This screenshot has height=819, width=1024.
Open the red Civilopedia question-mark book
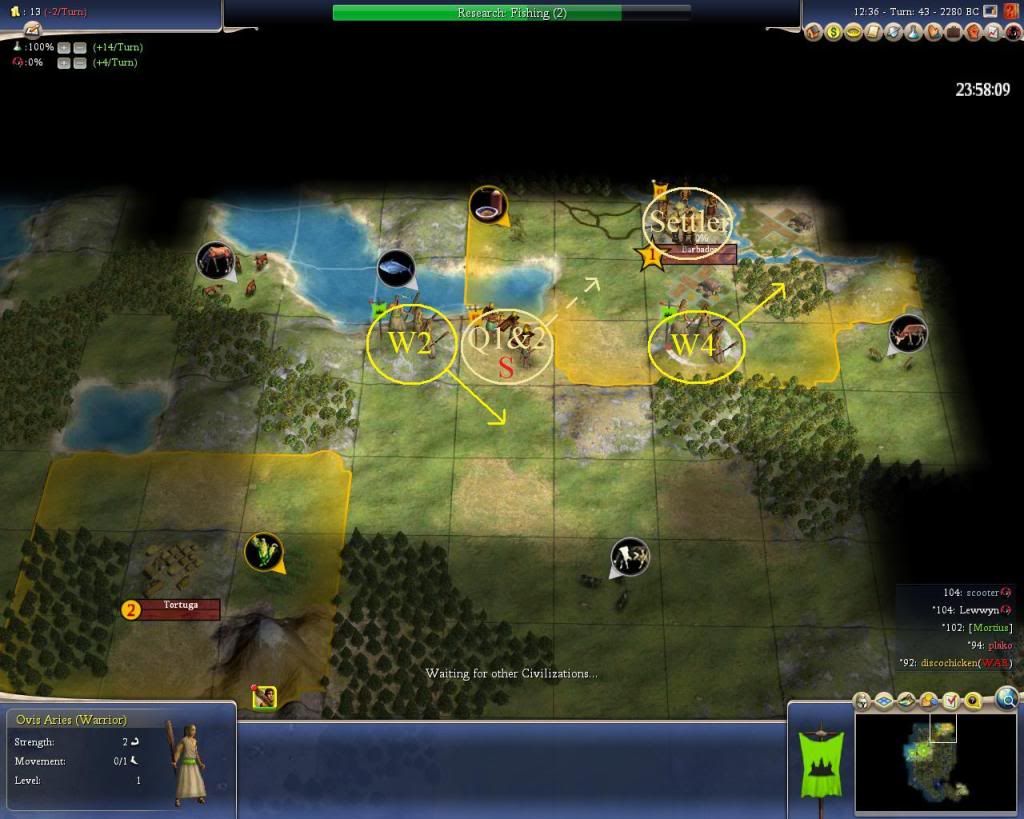[x=1011, y=33]
